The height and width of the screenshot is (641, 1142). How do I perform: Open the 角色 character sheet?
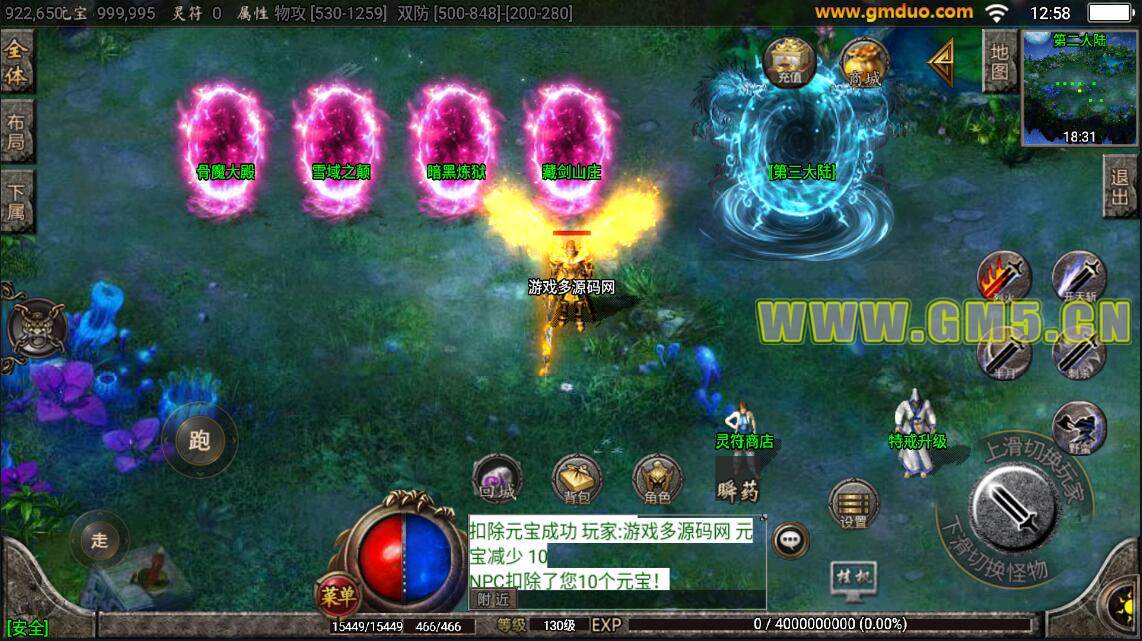tap(657, 480)
